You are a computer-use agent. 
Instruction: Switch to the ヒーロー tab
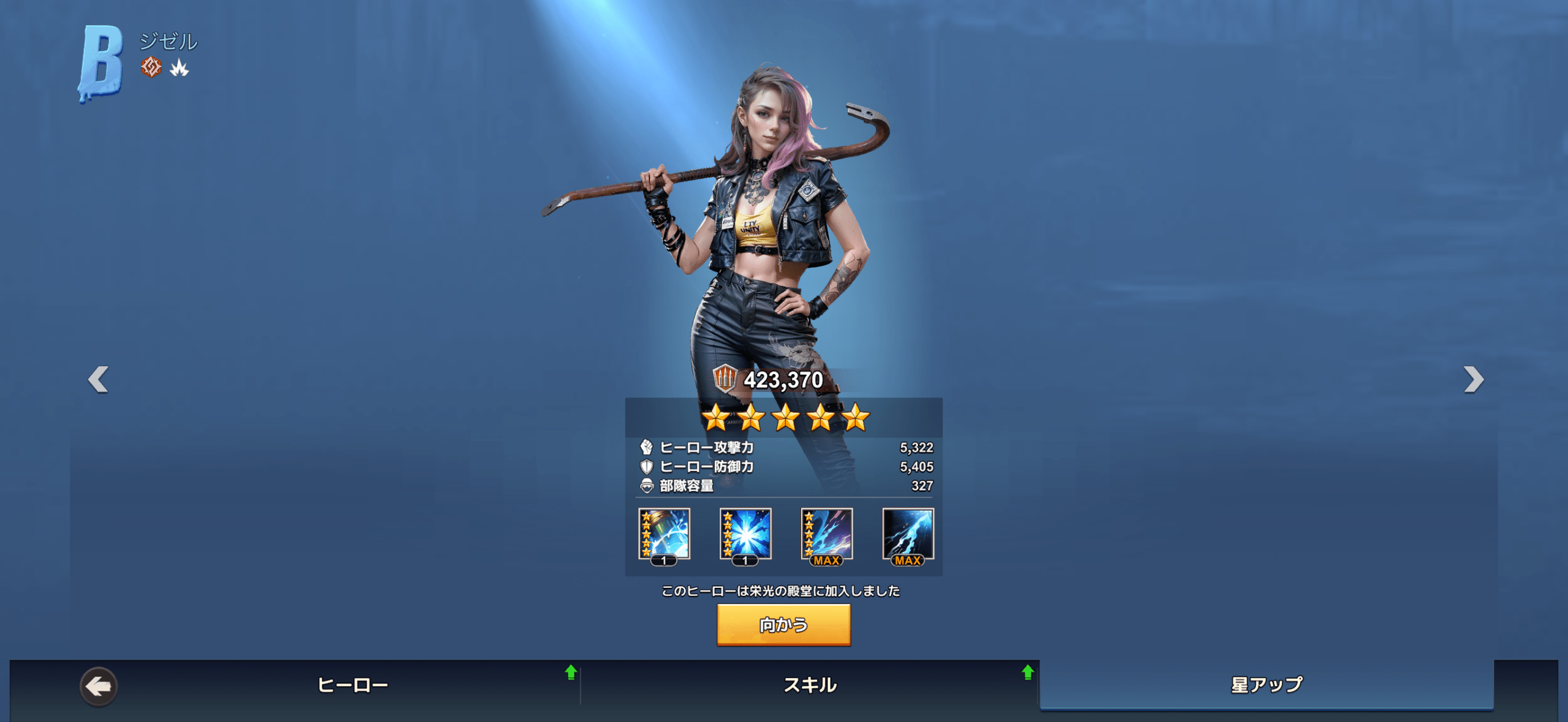(353, 685)
